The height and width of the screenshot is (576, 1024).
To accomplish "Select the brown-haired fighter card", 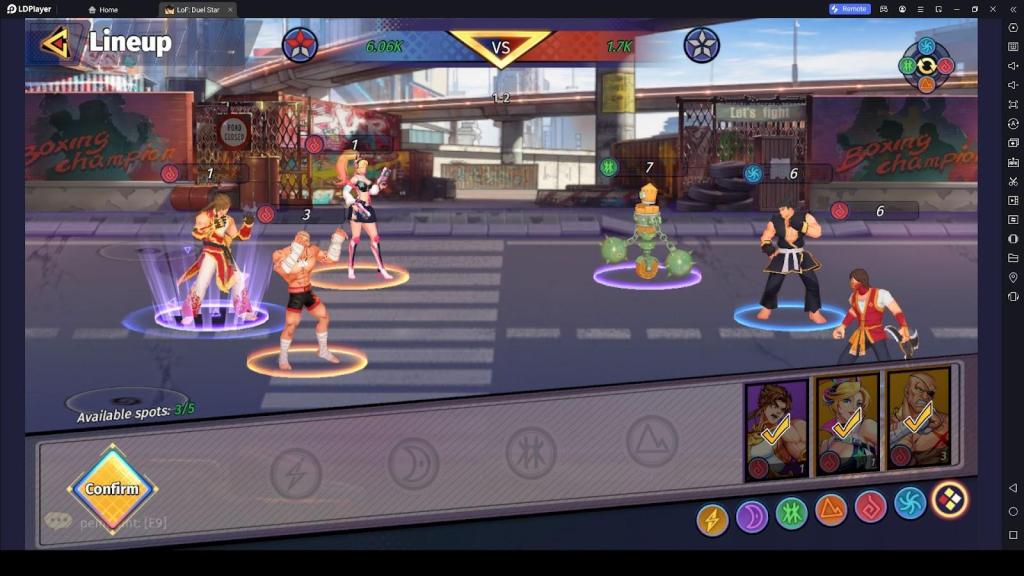I will tap(776, 429).
